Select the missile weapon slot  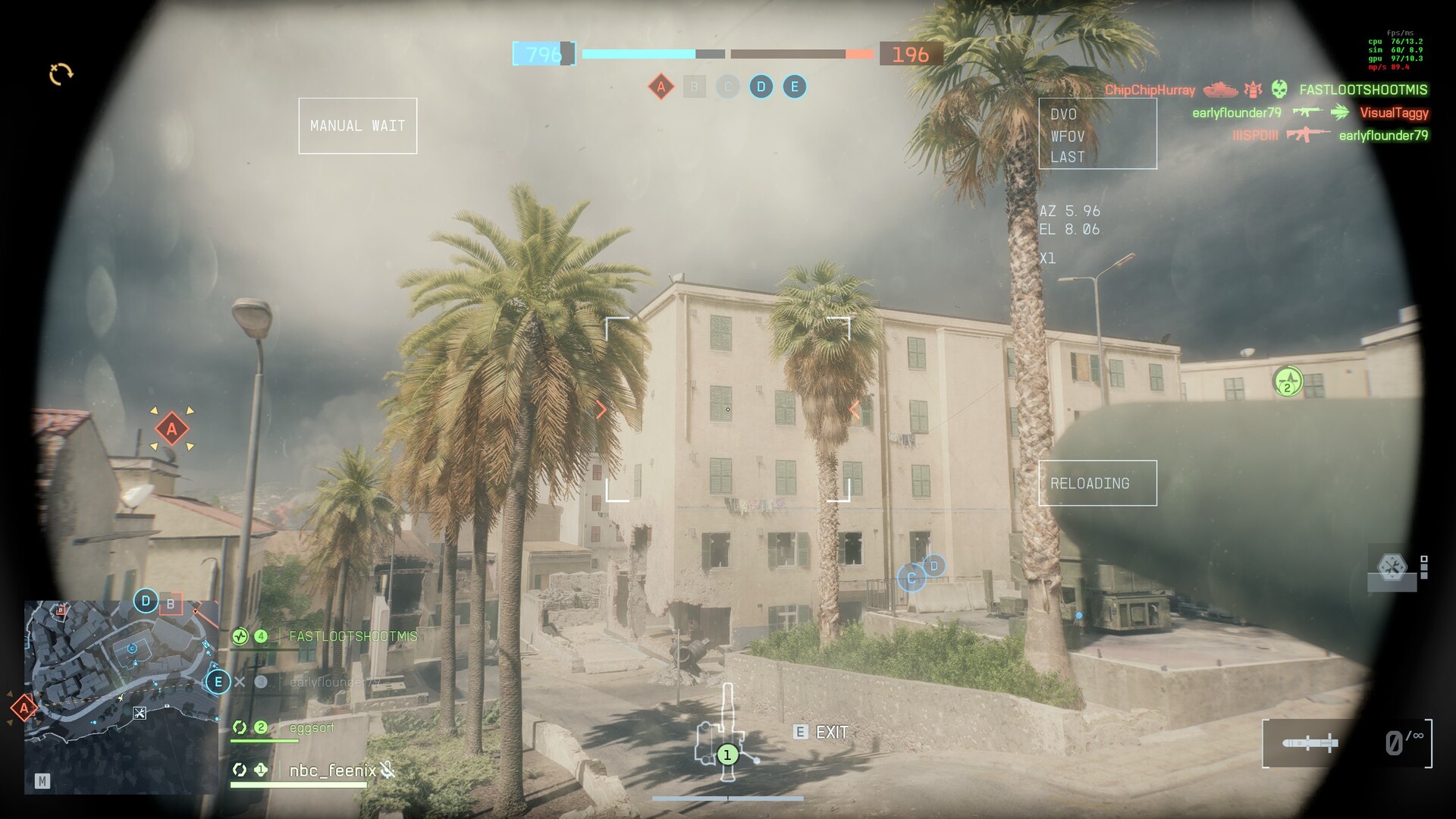pos(1310,743)
